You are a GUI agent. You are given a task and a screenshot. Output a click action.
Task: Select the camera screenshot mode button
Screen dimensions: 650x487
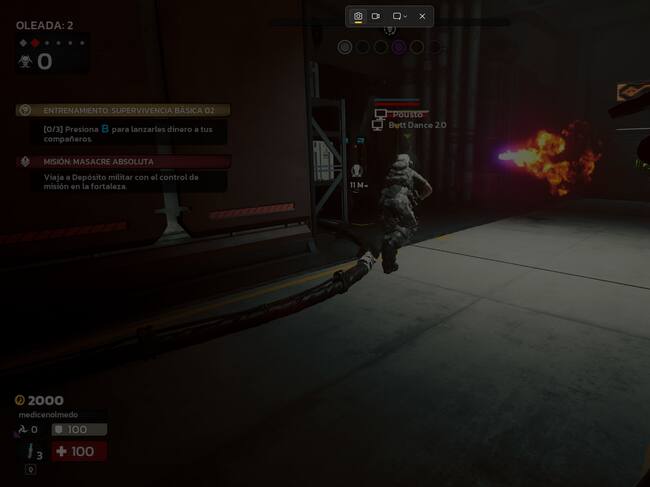coord(358,16)
